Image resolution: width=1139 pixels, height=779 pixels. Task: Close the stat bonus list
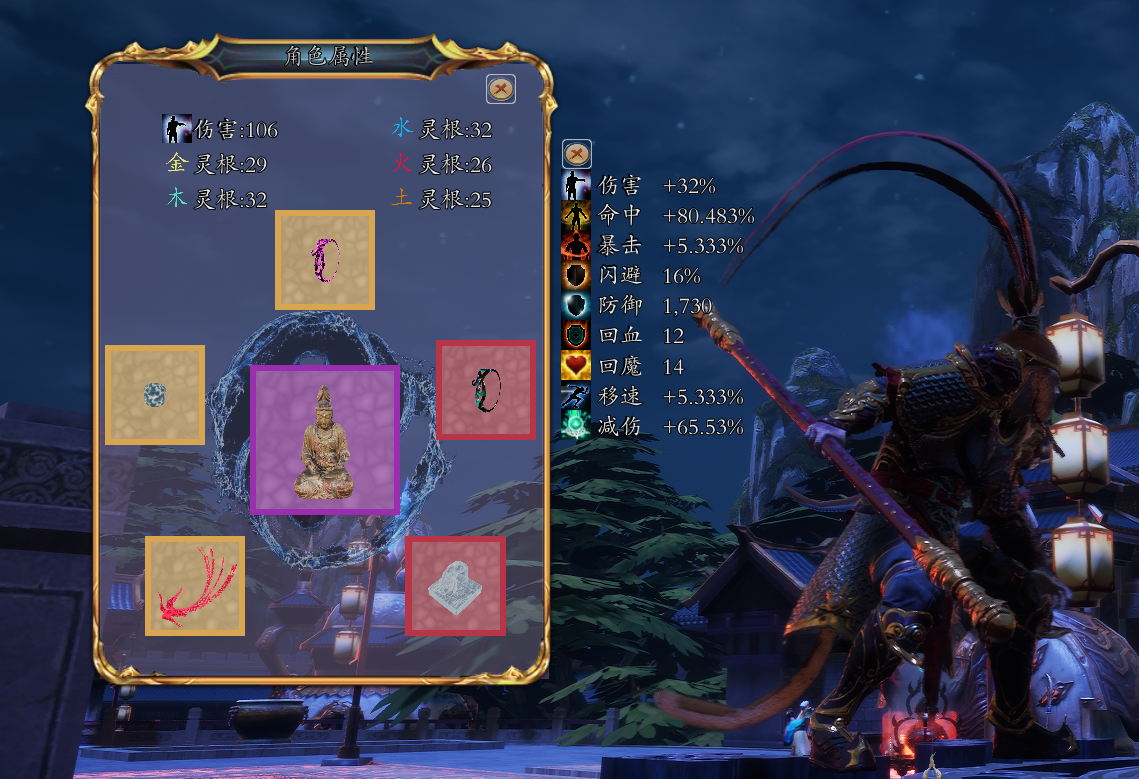[x=577, y=154]
